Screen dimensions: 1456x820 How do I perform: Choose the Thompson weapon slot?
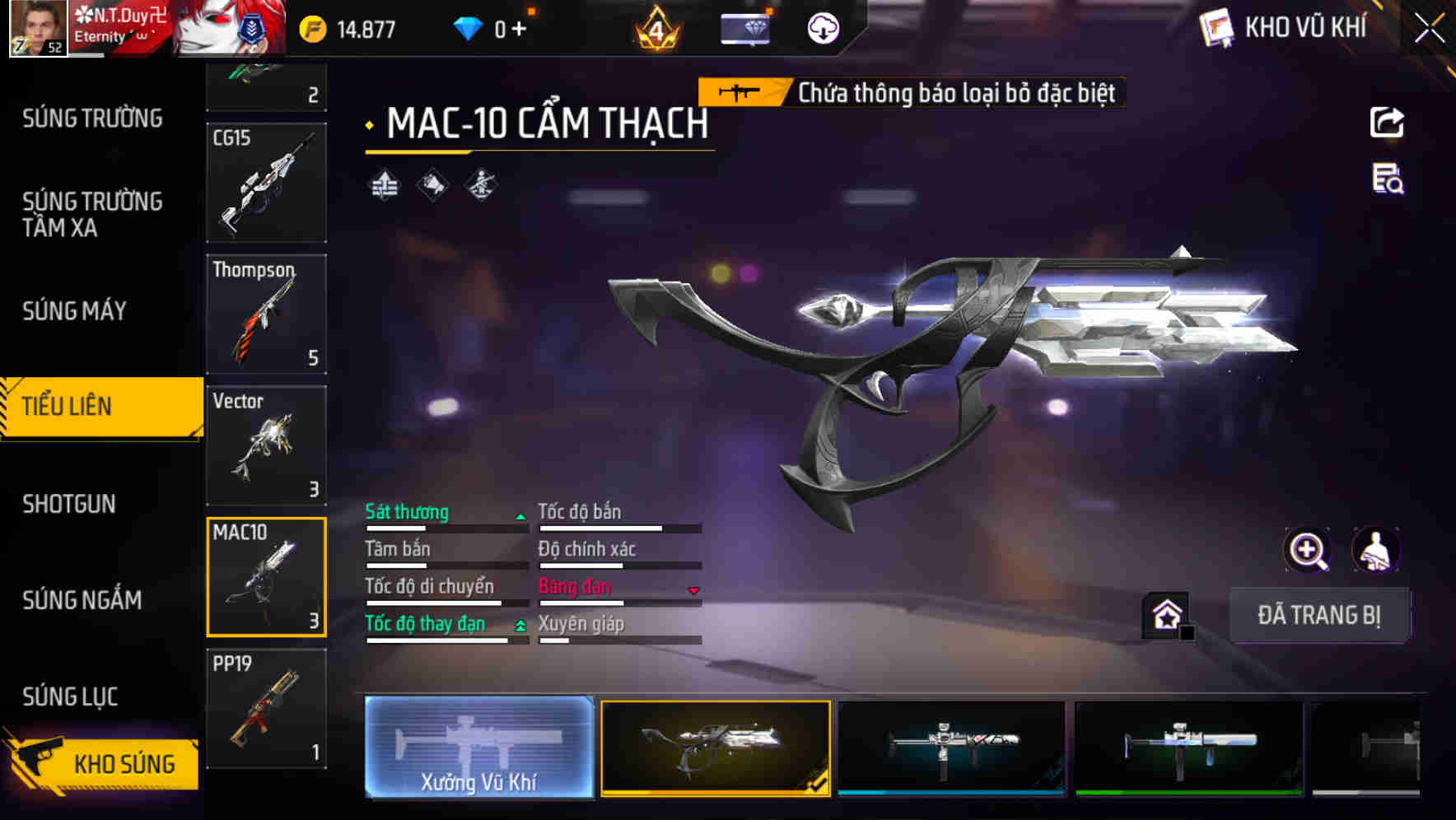pyautogui.click(x=266, y=314)
